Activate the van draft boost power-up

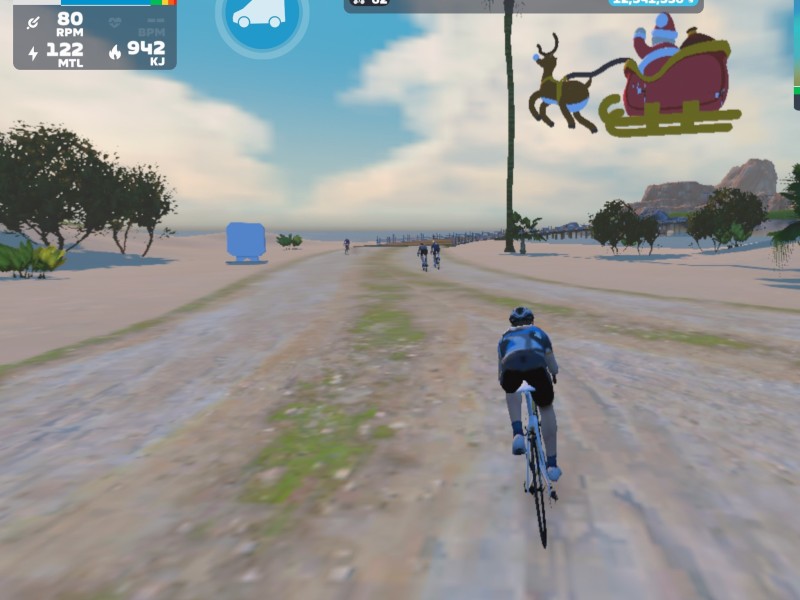click(259, 15)
